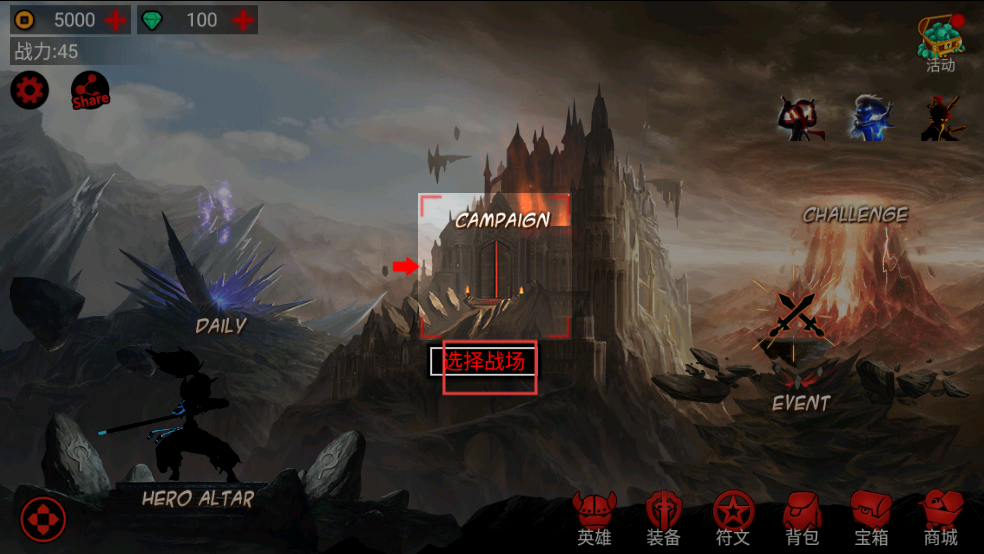Select the 选择战场 battlefield label

pos(484,361)
